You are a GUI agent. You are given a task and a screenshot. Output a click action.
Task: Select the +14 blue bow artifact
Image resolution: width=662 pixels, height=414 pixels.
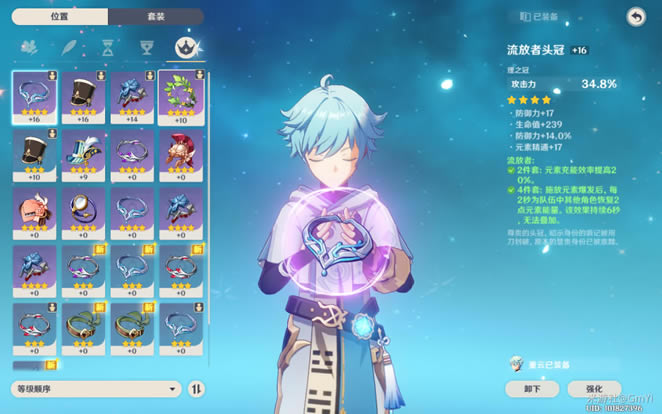pos(133,95)
